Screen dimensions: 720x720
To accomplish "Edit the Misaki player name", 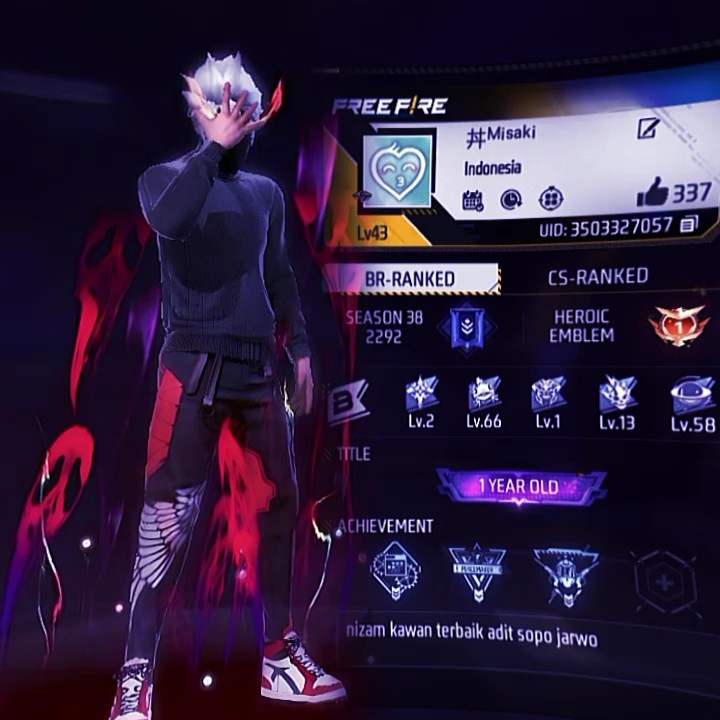I will (x=647, y=129).
